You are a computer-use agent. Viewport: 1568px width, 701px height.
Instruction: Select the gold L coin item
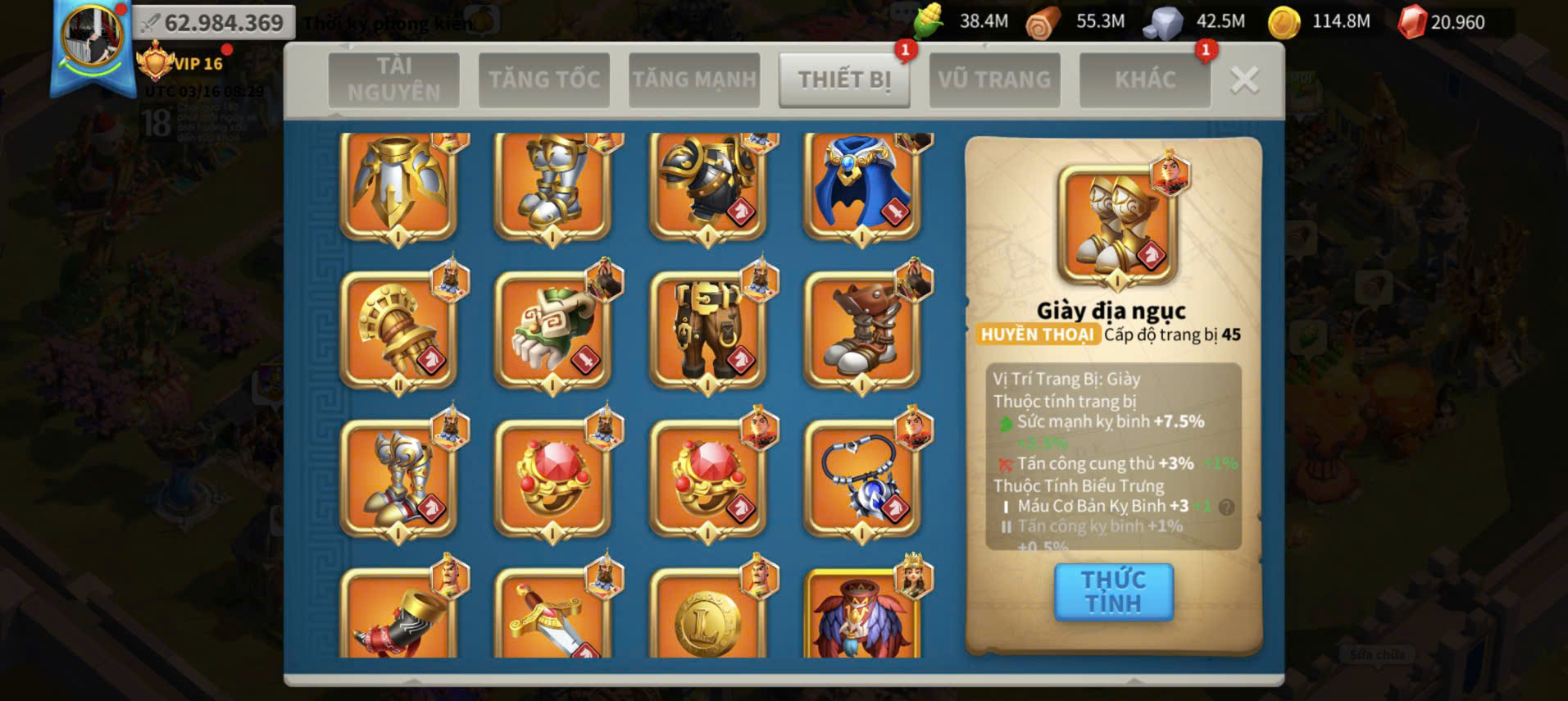coord(707,619)
